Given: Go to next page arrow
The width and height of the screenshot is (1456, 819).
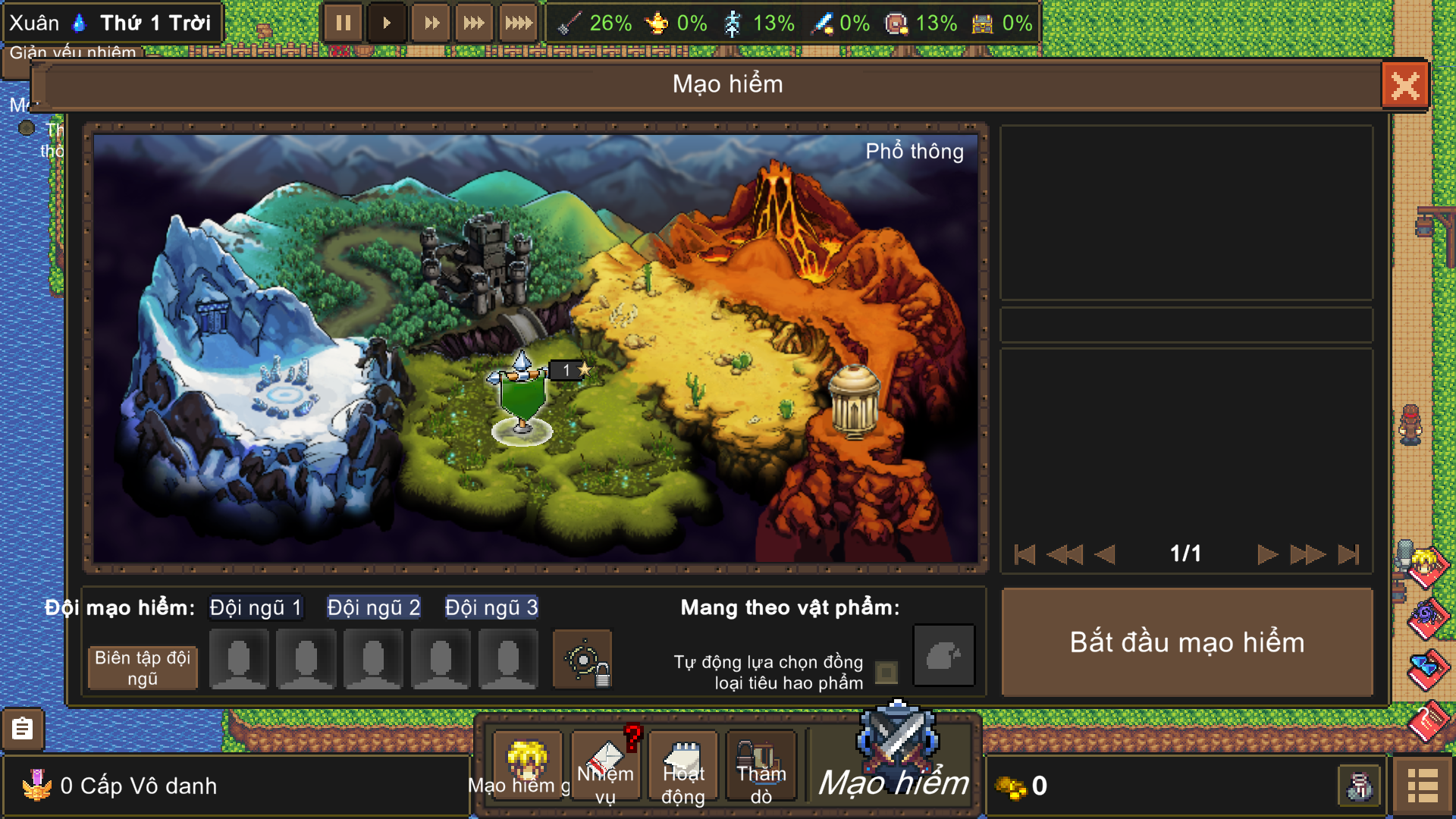Looking at the screenshot, I should 1266,554.
